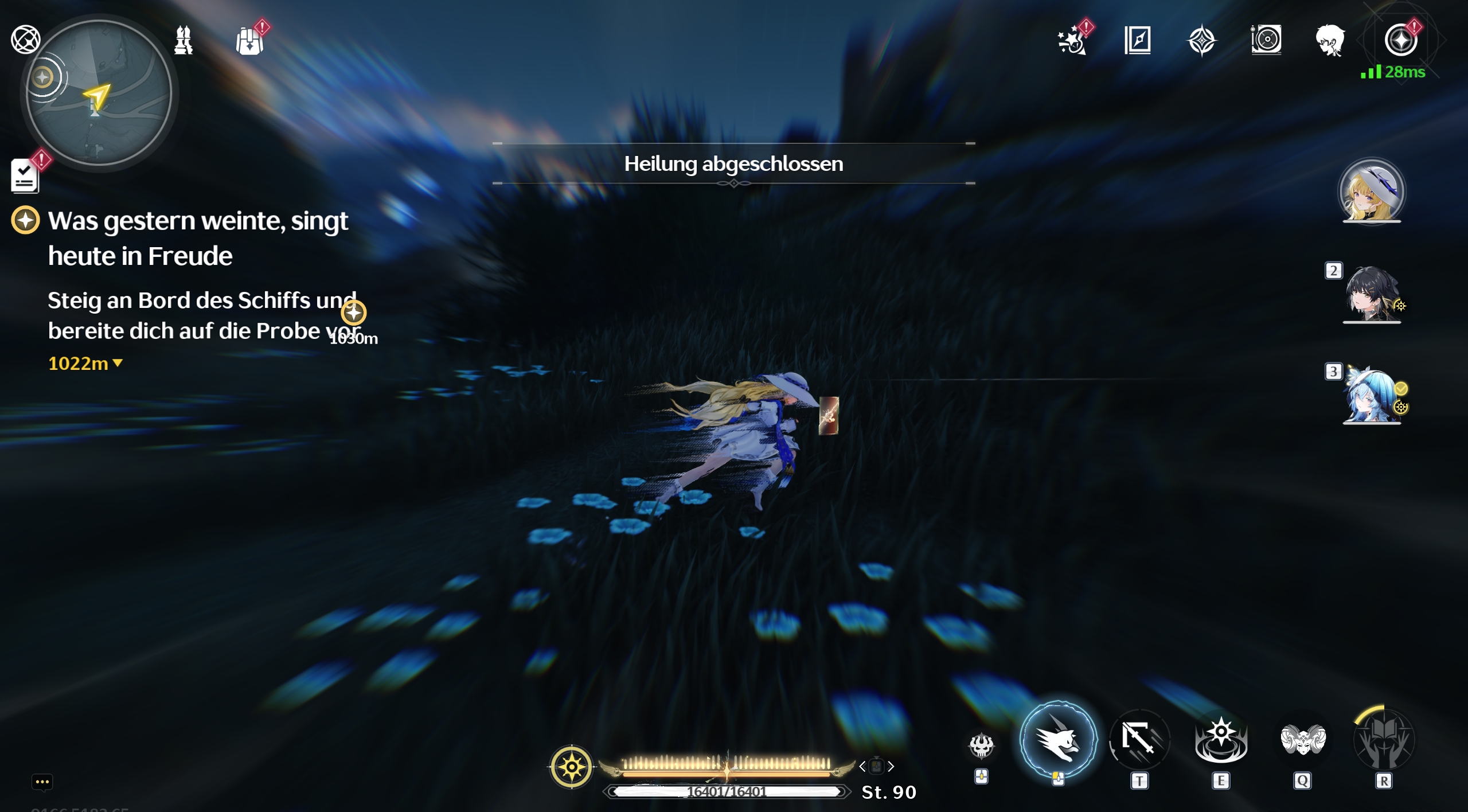Cast the Resonance Skill bound to E

pos(1220,740)
